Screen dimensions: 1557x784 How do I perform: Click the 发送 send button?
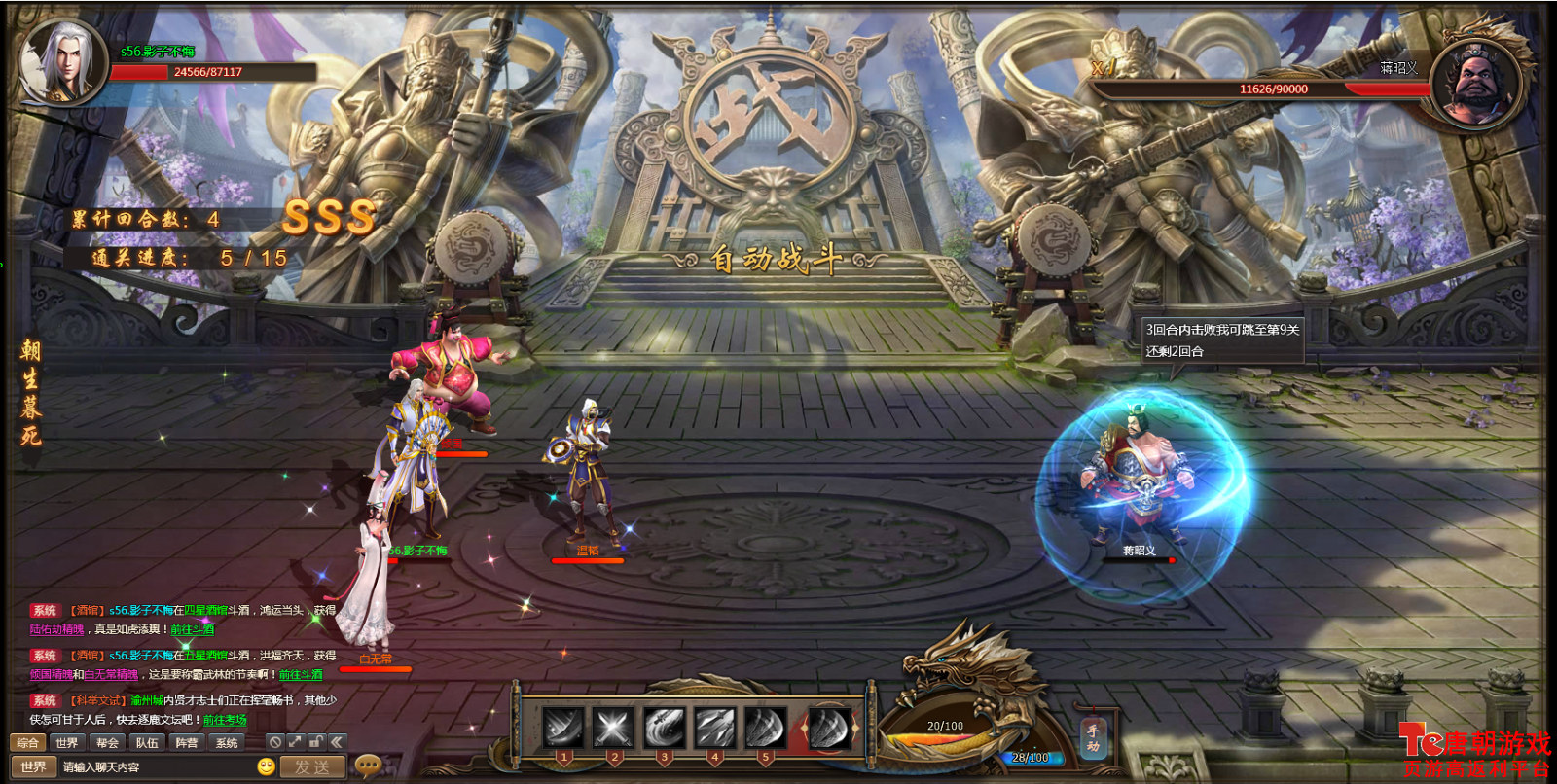tap(312, 767)
